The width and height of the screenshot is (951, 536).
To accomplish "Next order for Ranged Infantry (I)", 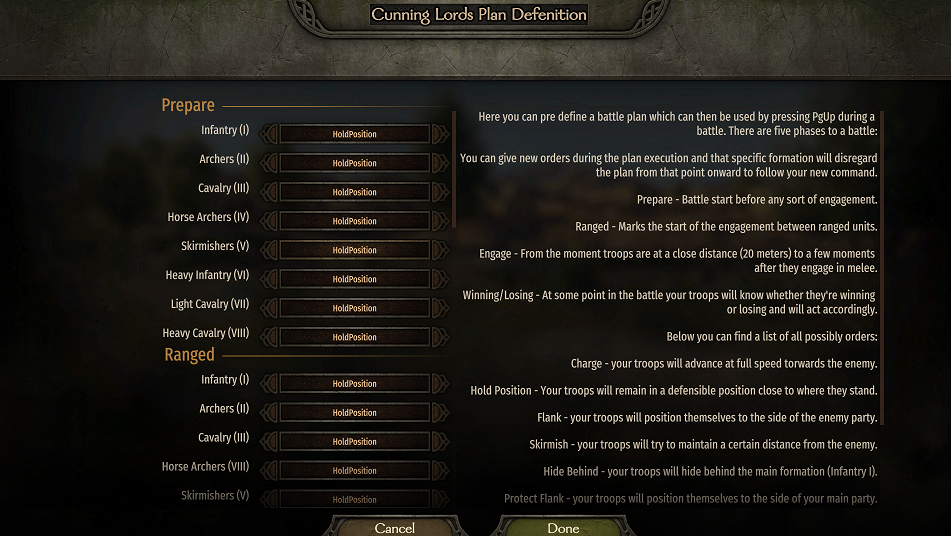I will pos(440,384).
